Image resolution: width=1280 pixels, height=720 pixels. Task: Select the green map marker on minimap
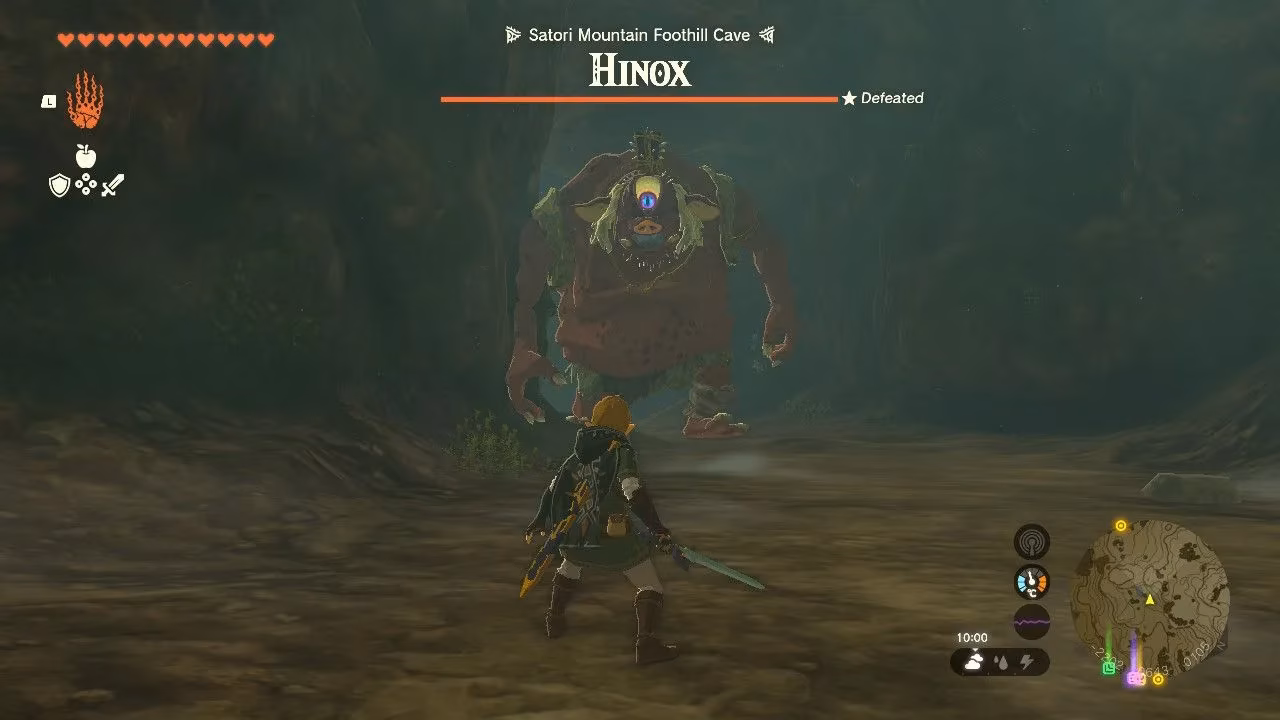click(1108, 667)
